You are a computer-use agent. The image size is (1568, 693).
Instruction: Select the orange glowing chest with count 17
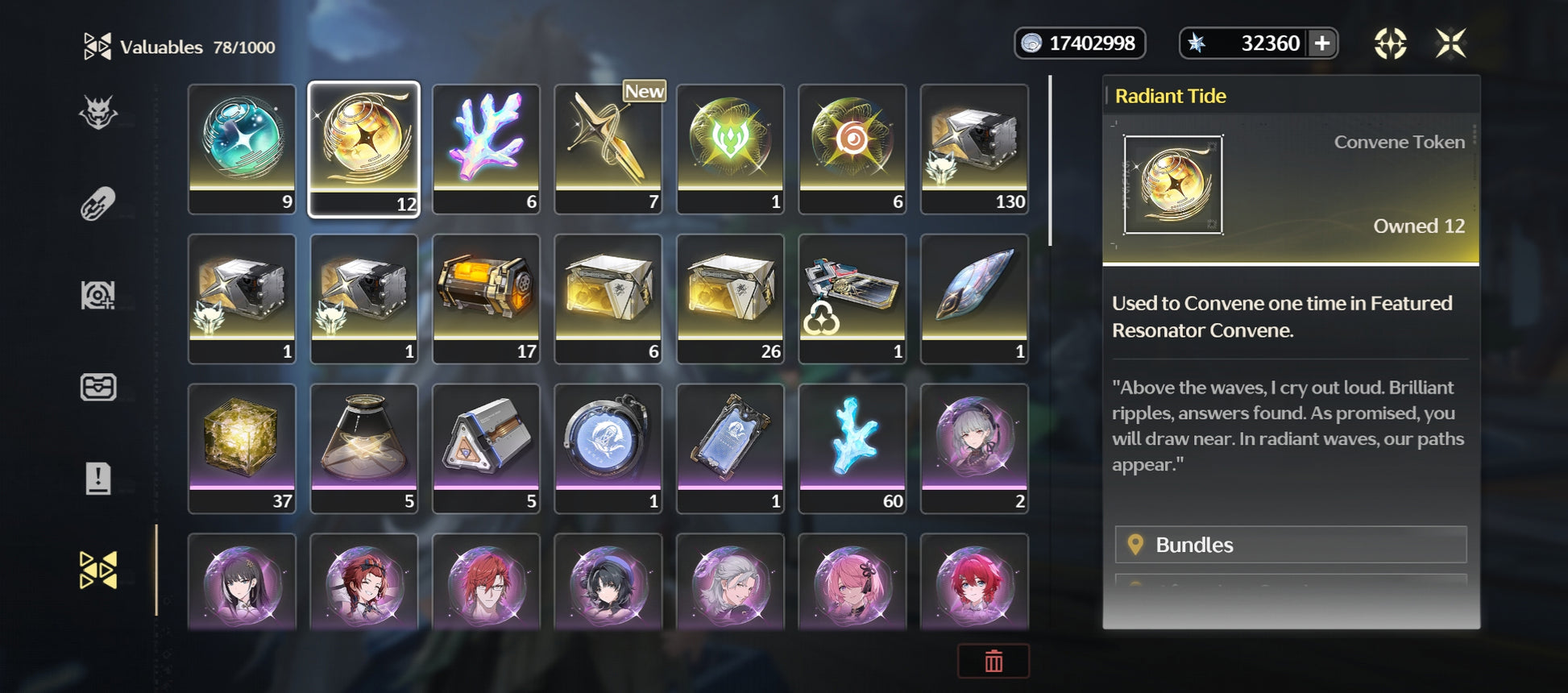coord(486,298)
